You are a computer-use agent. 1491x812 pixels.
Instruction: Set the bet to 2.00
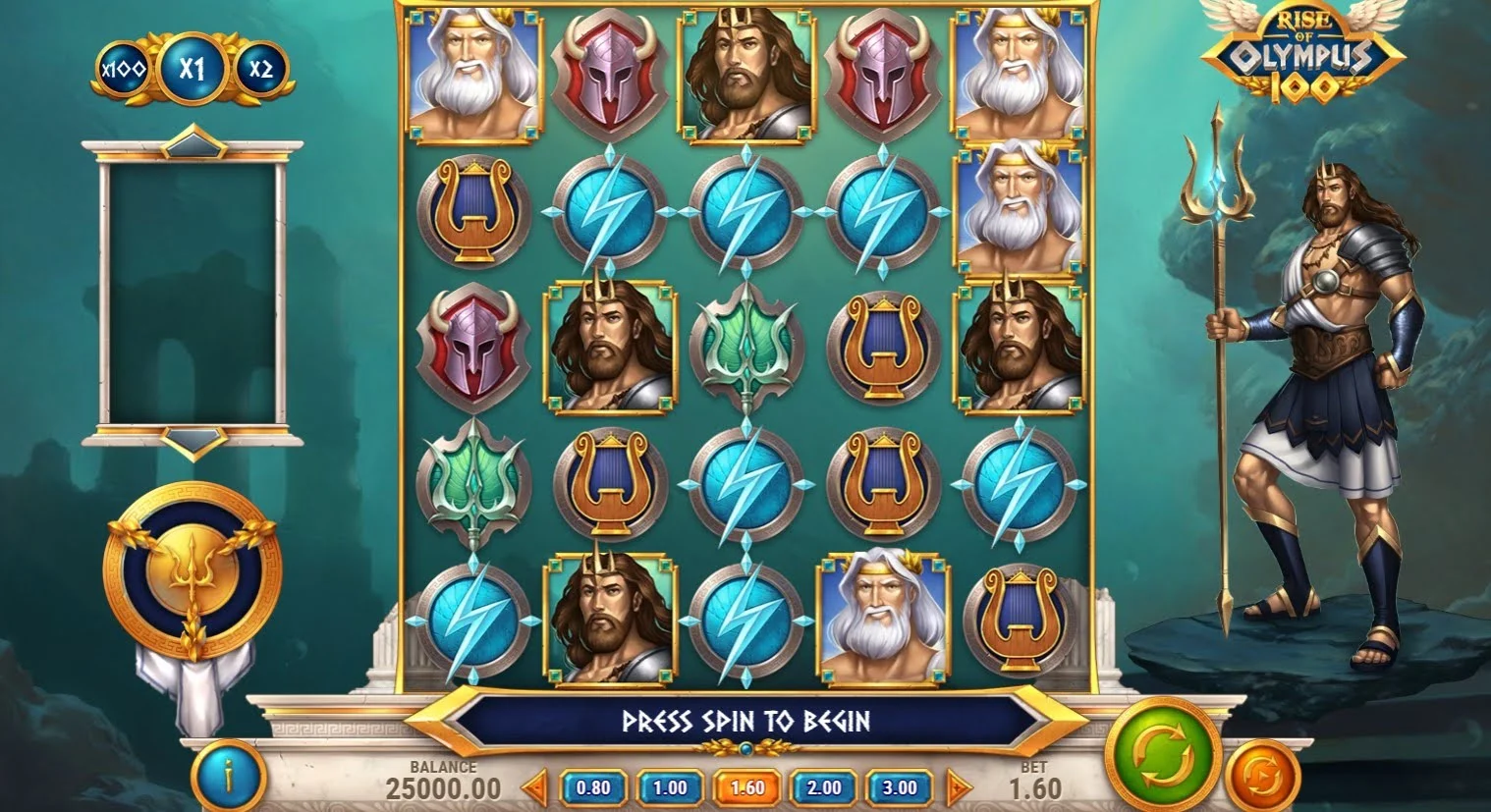coord(823,787)
